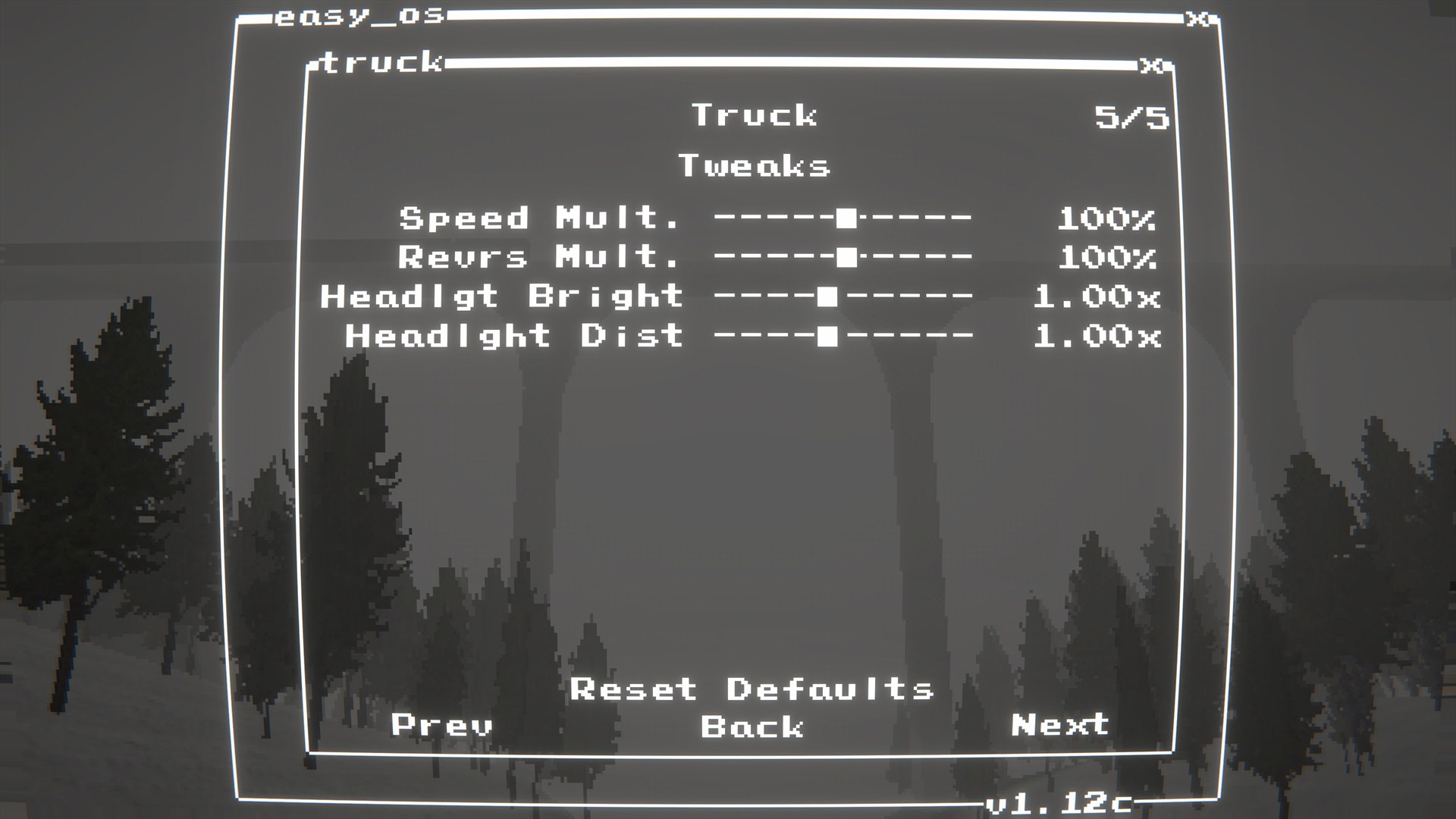Image resolution: width=1456 pixels, height=819 pixels.
Task: Click the 100% value next to Speed Mult.
Action: click(x=1109, y=219)
